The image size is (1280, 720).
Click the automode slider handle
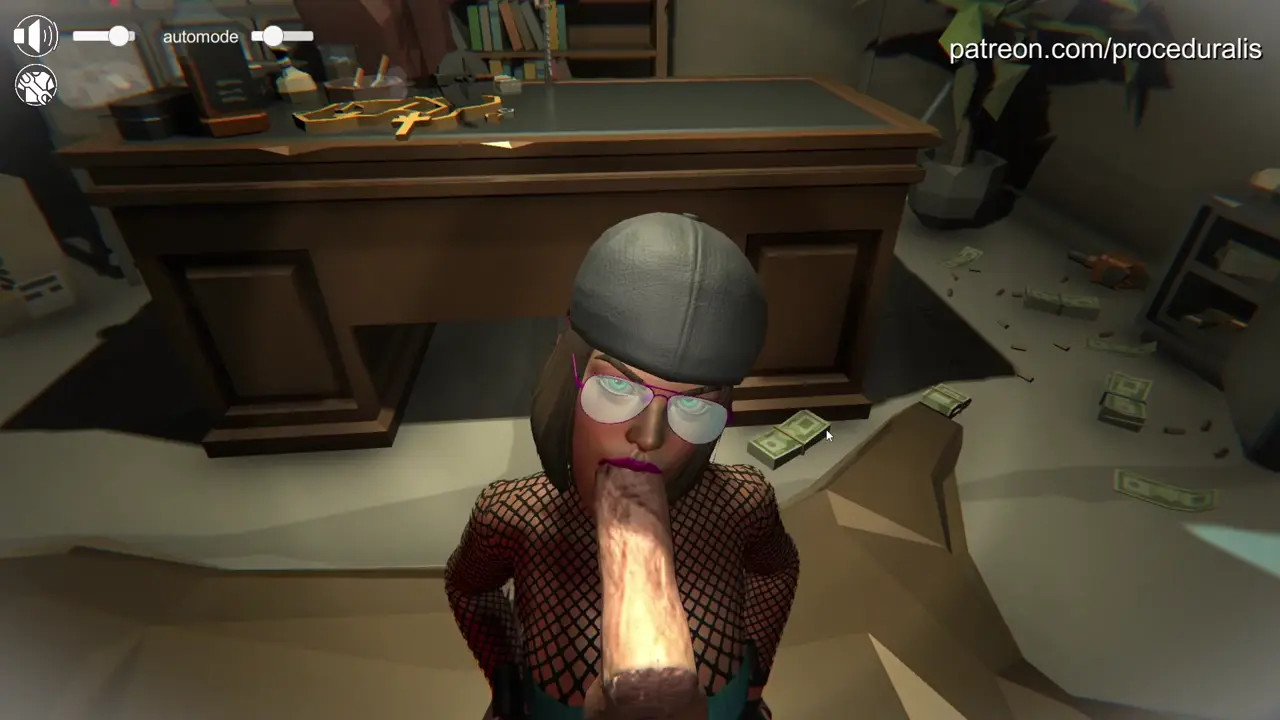coord(273,36)
